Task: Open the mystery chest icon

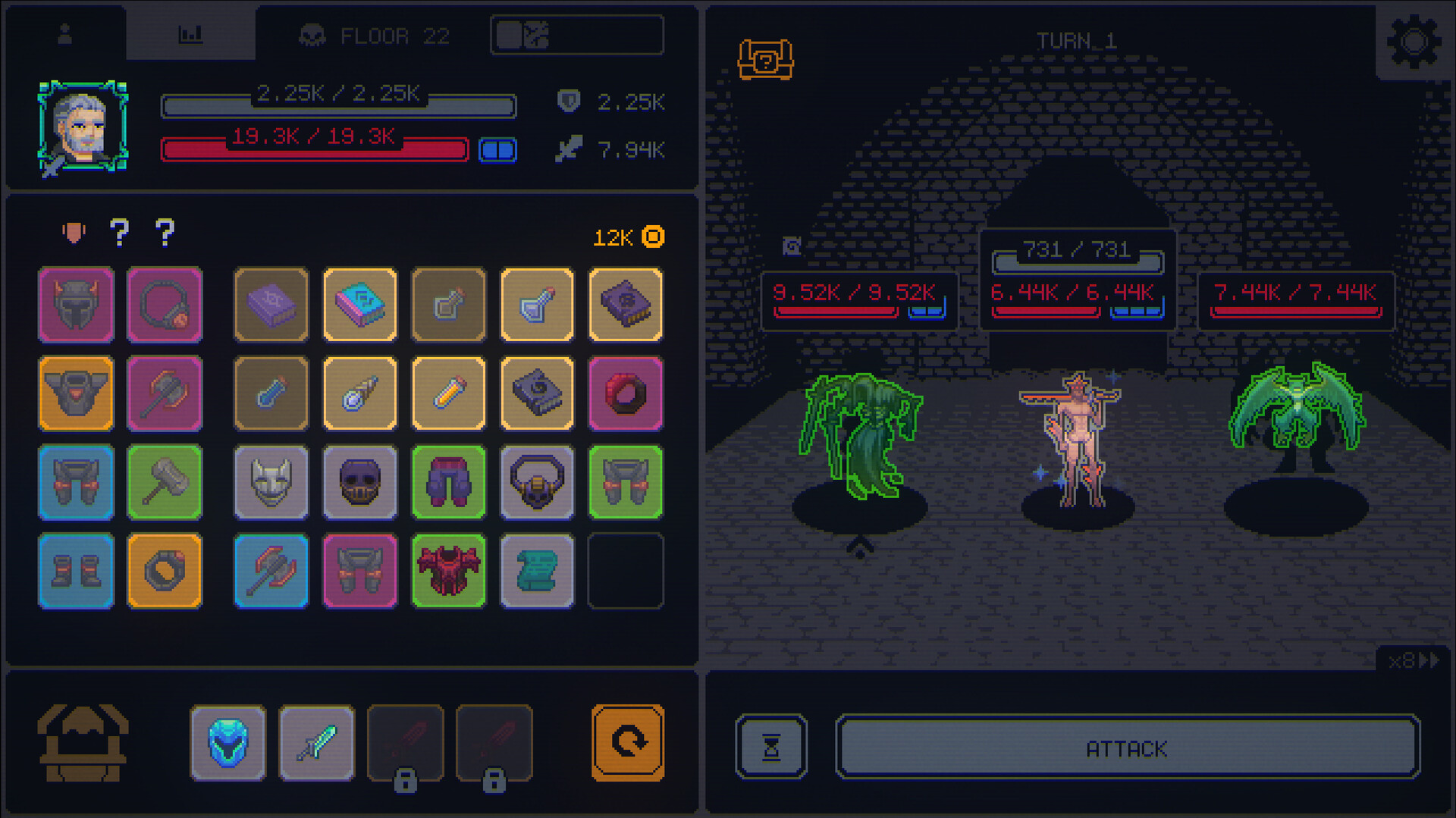Action: coord(766,60)
